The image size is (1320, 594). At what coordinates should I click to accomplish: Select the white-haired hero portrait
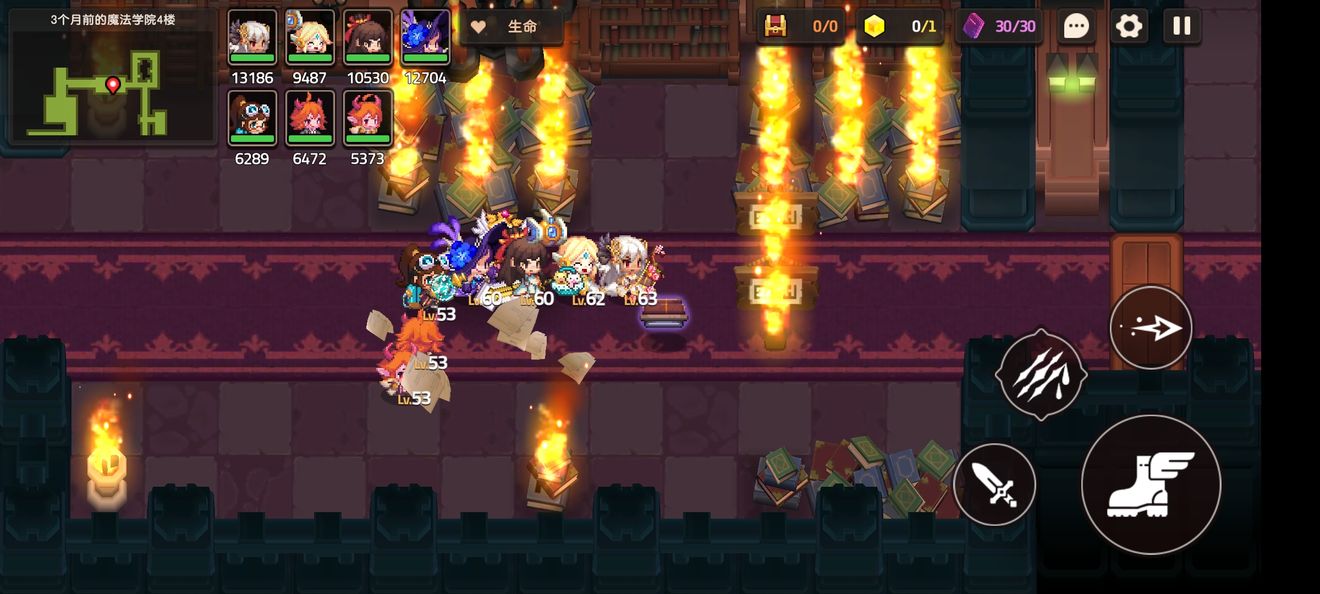pyautogui.click(x=252, y=38)
